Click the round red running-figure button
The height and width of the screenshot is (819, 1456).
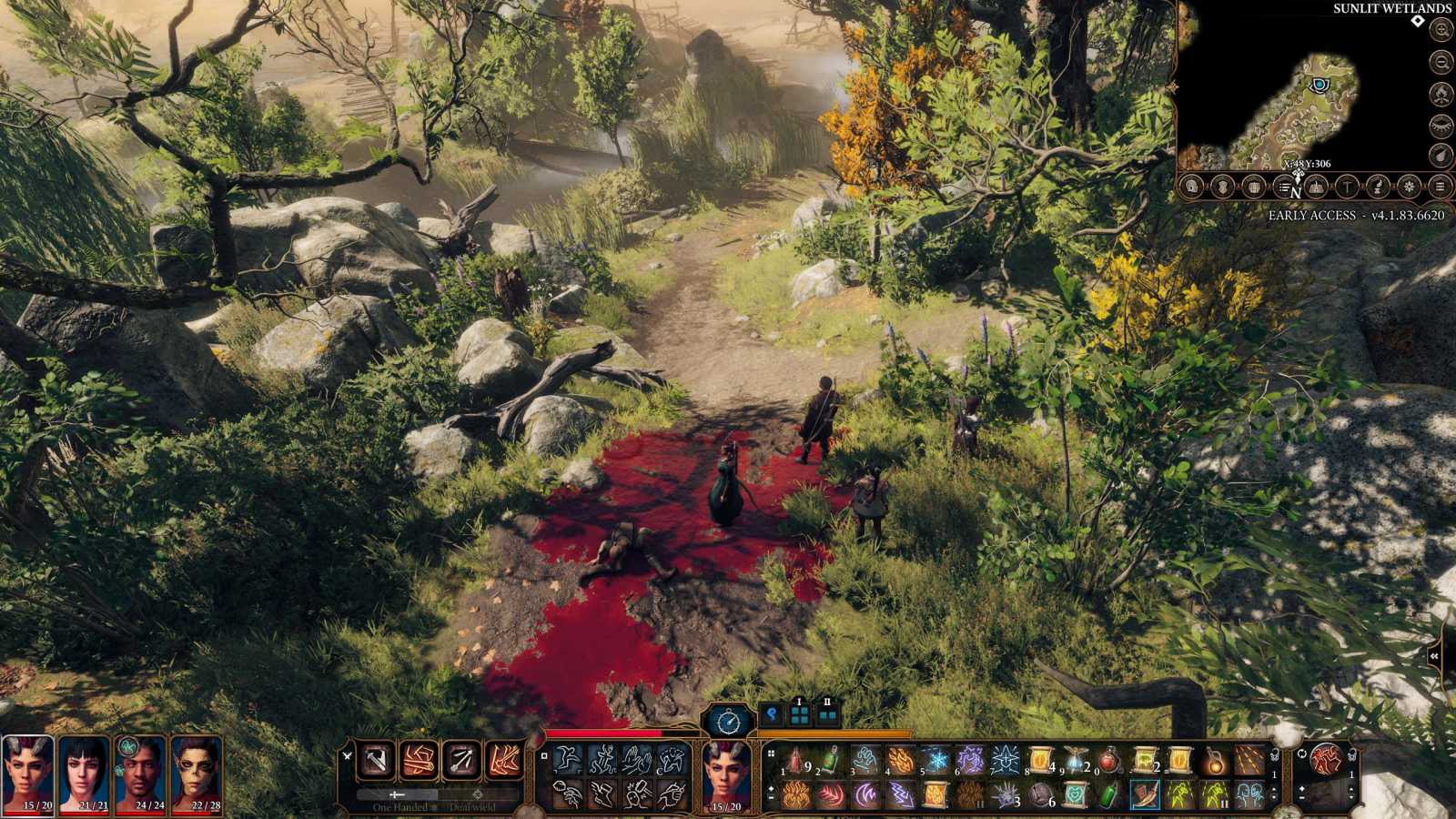point(1326,758)
